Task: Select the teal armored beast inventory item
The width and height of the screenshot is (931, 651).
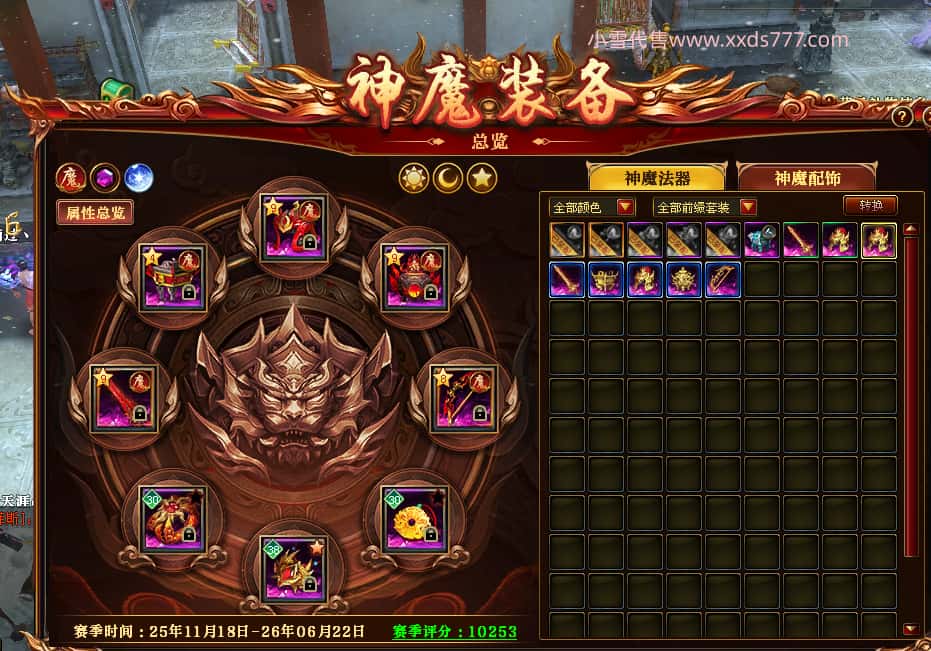Action: tap(761, 240)
